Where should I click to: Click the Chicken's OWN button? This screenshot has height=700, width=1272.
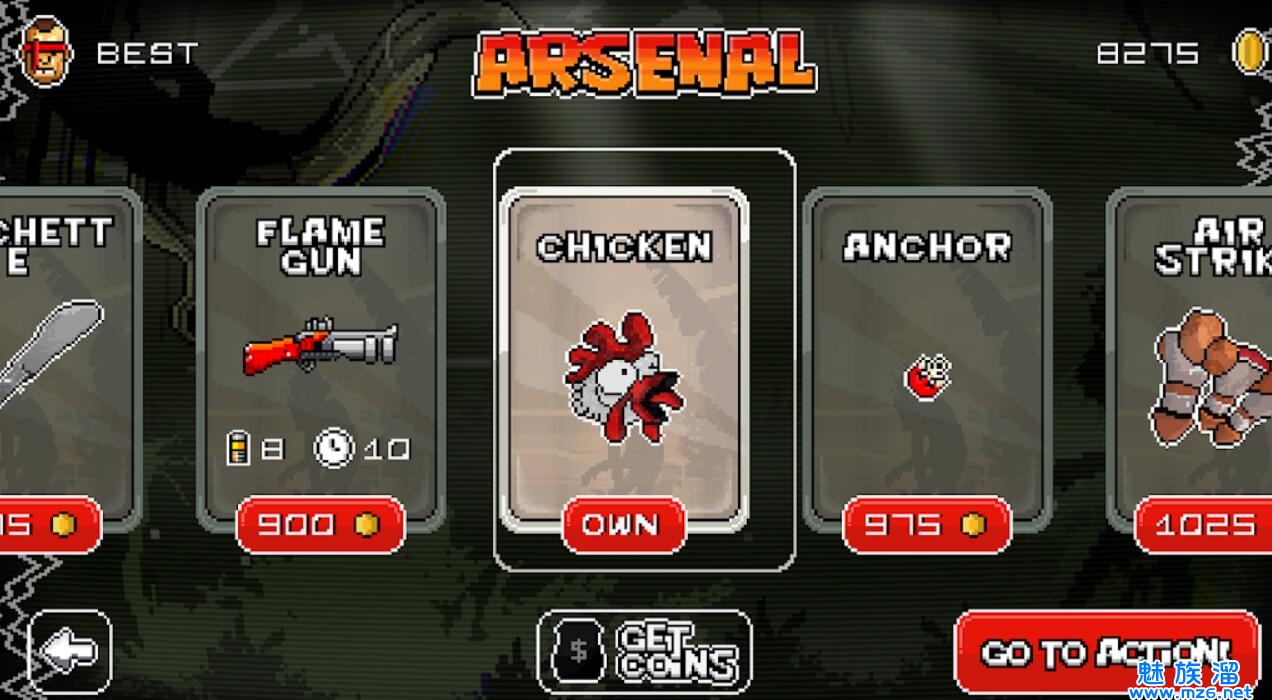click(624, 525)
